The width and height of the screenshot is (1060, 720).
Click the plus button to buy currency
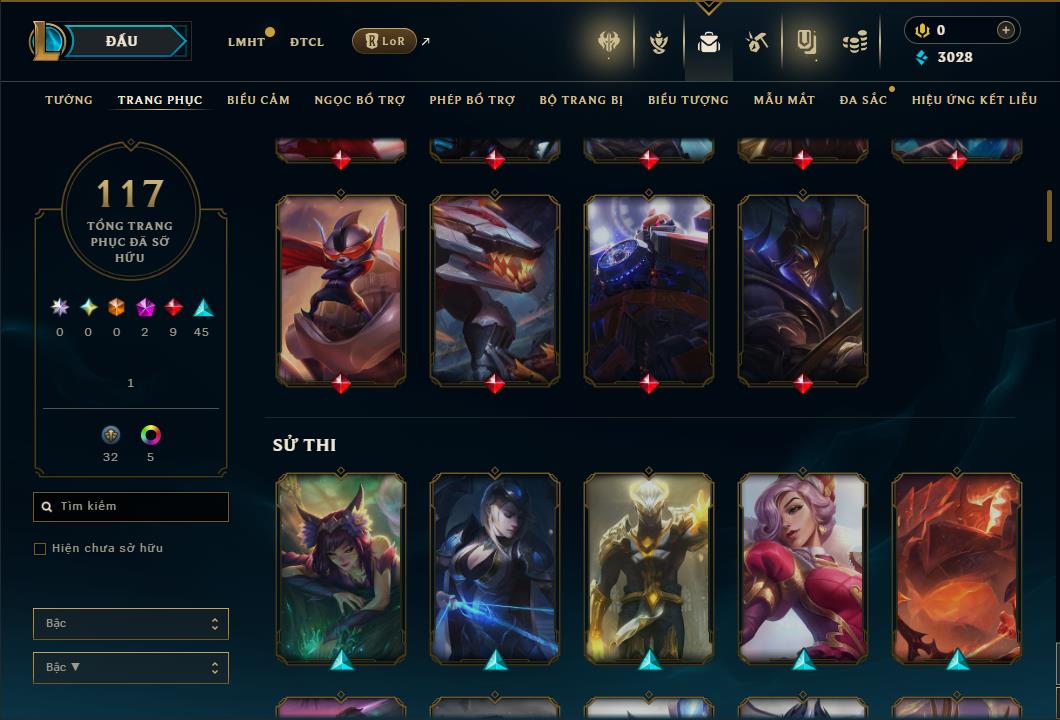point(1005,30)
